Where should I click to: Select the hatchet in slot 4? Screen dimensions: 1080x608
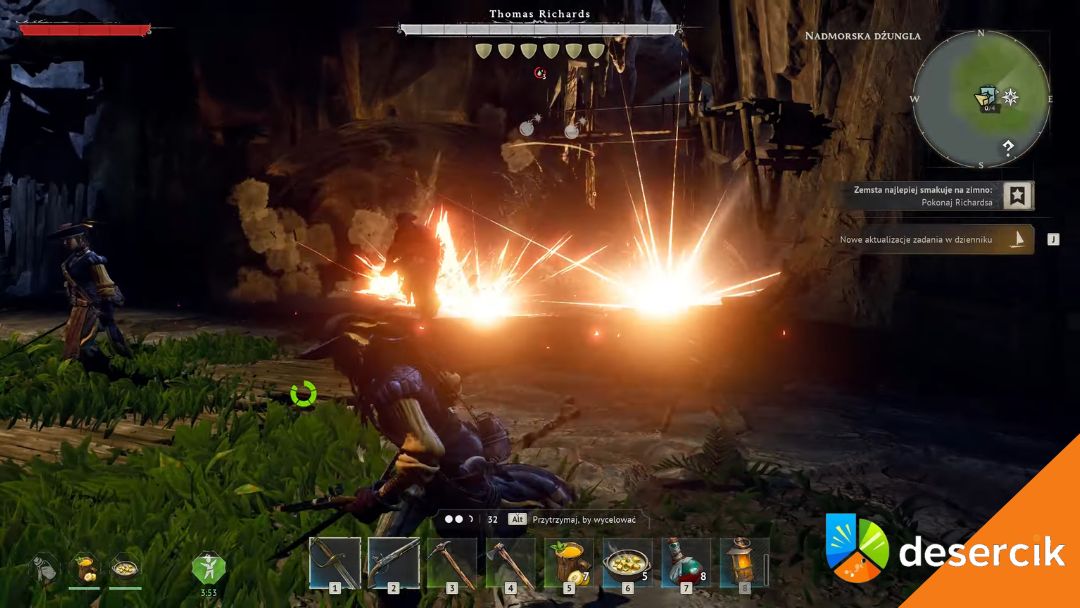pyautogui.click(x=510, y=562)
